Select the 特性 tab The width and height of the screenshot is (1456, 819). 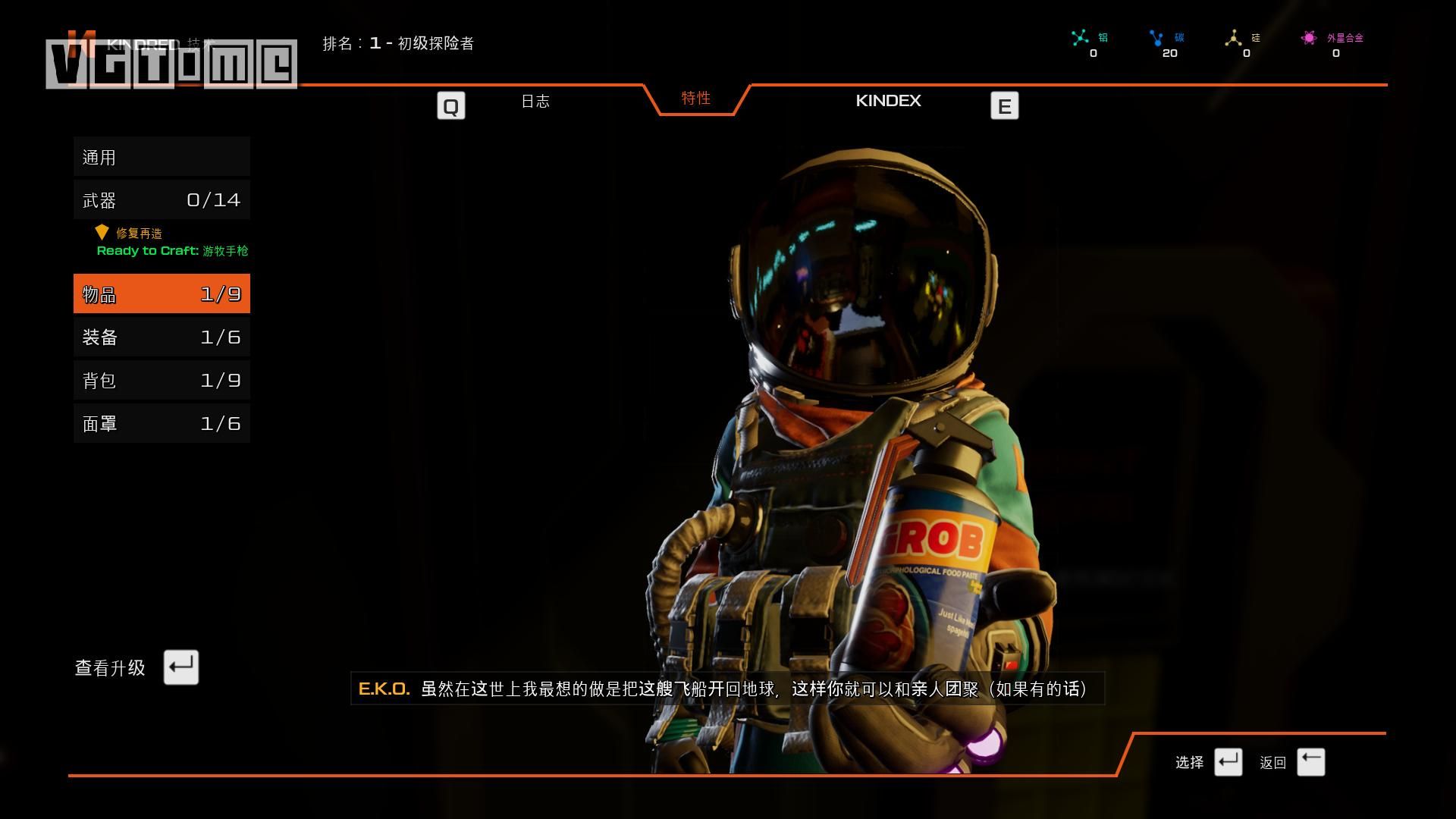695,99
